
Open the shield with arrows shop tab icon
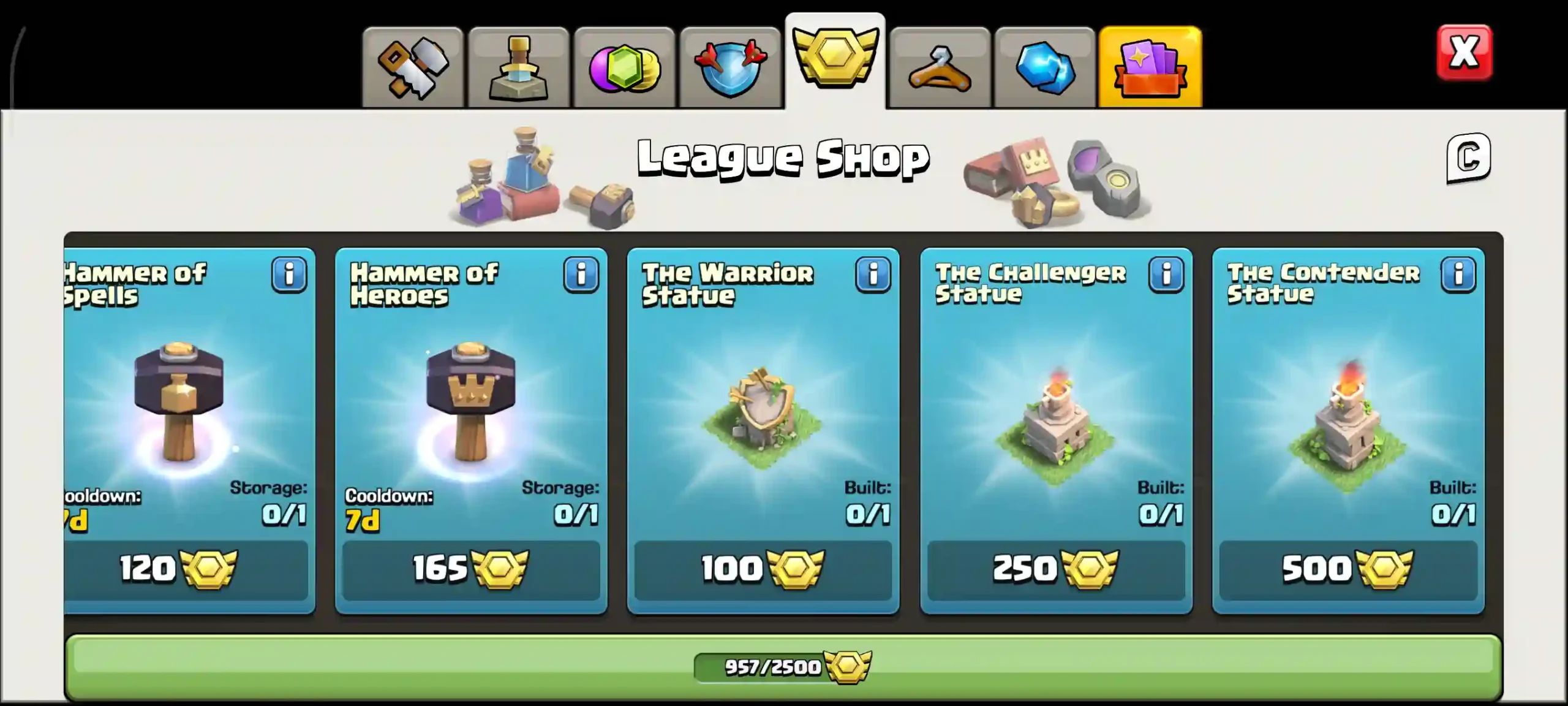[x=730, y=66]
